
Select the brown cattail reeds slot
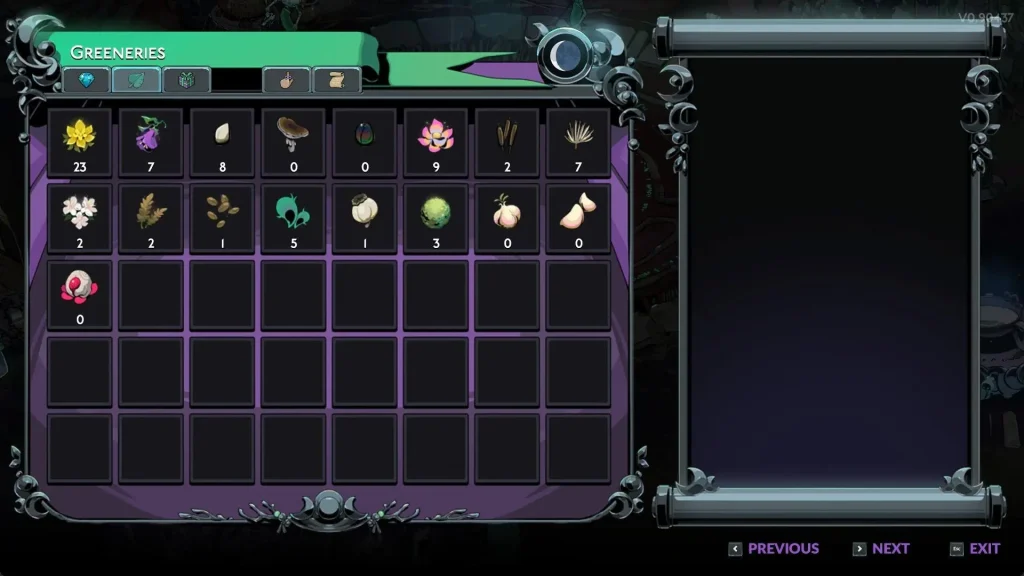507,142
